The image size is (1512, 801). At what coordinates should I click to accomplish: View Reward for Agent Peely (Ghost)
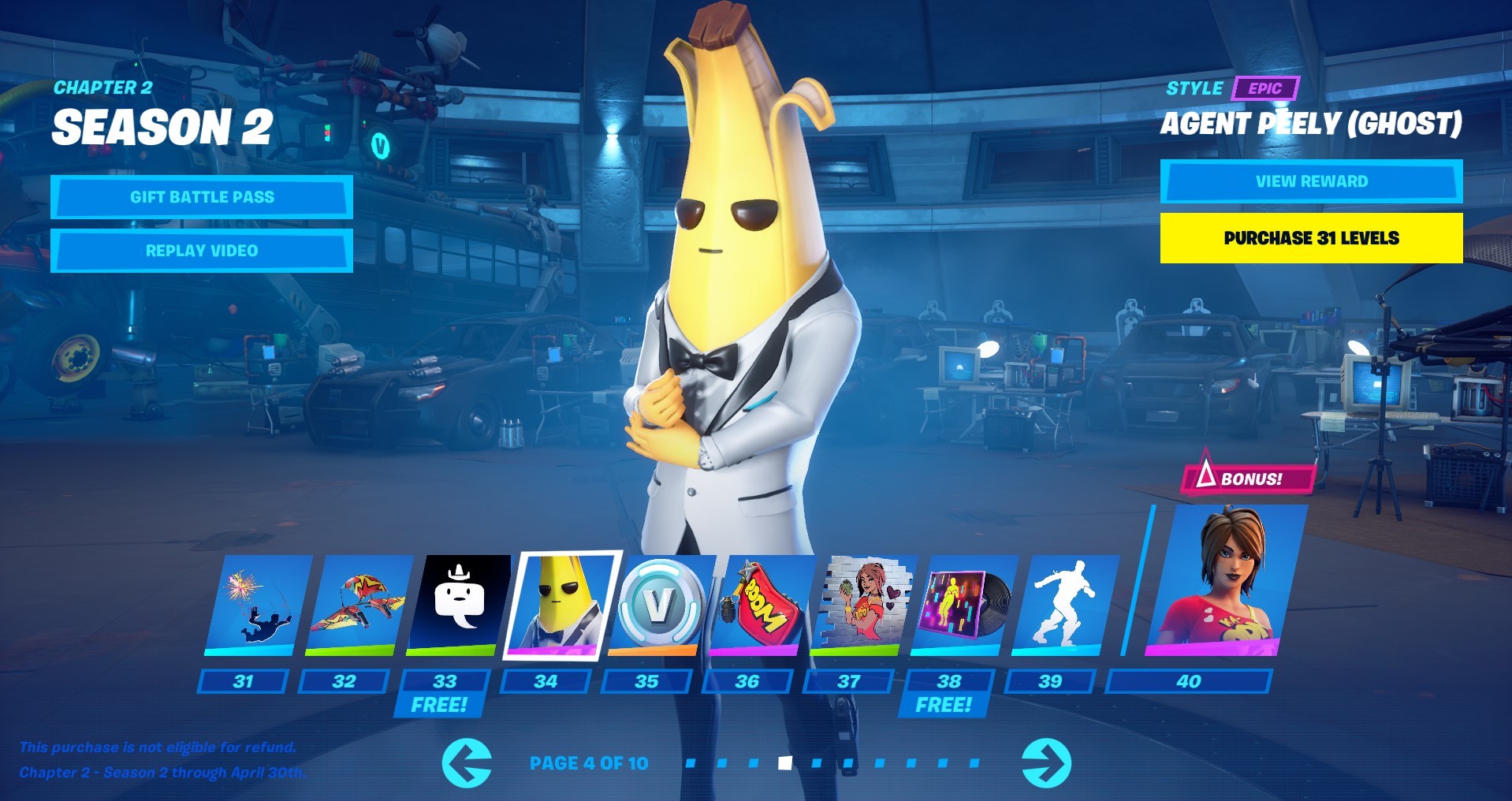[x=1311, y=181]
